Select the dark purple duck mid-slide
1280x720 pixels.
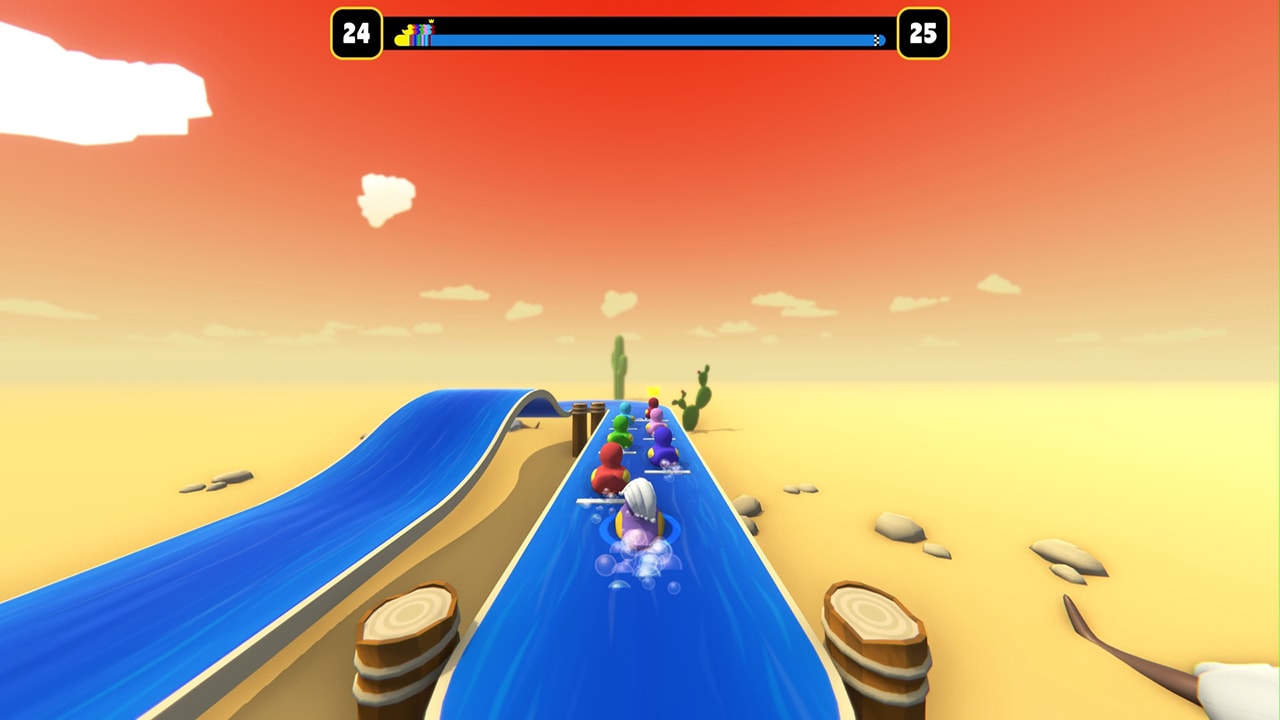(662, 448)
